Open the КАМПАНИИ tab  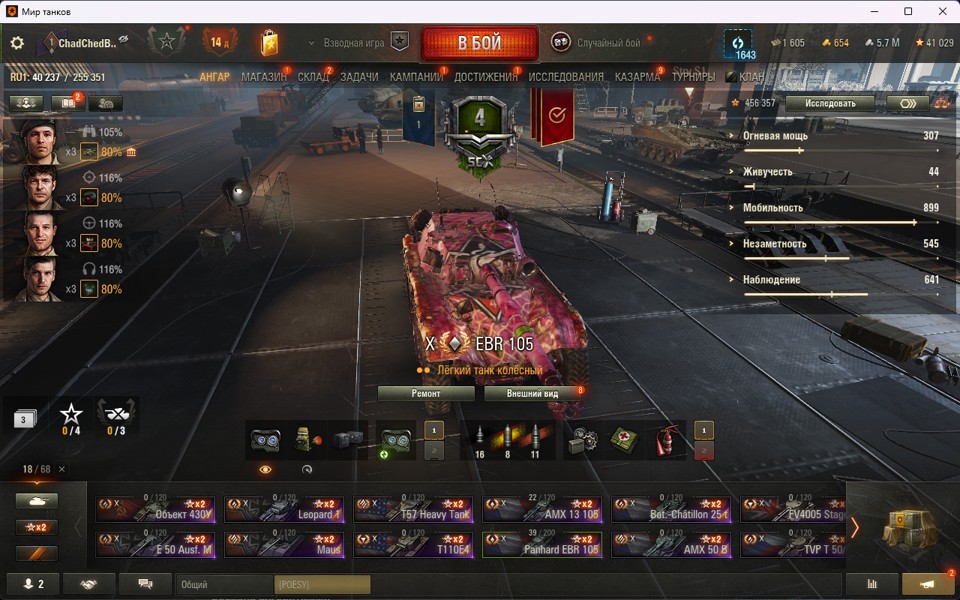416,77
